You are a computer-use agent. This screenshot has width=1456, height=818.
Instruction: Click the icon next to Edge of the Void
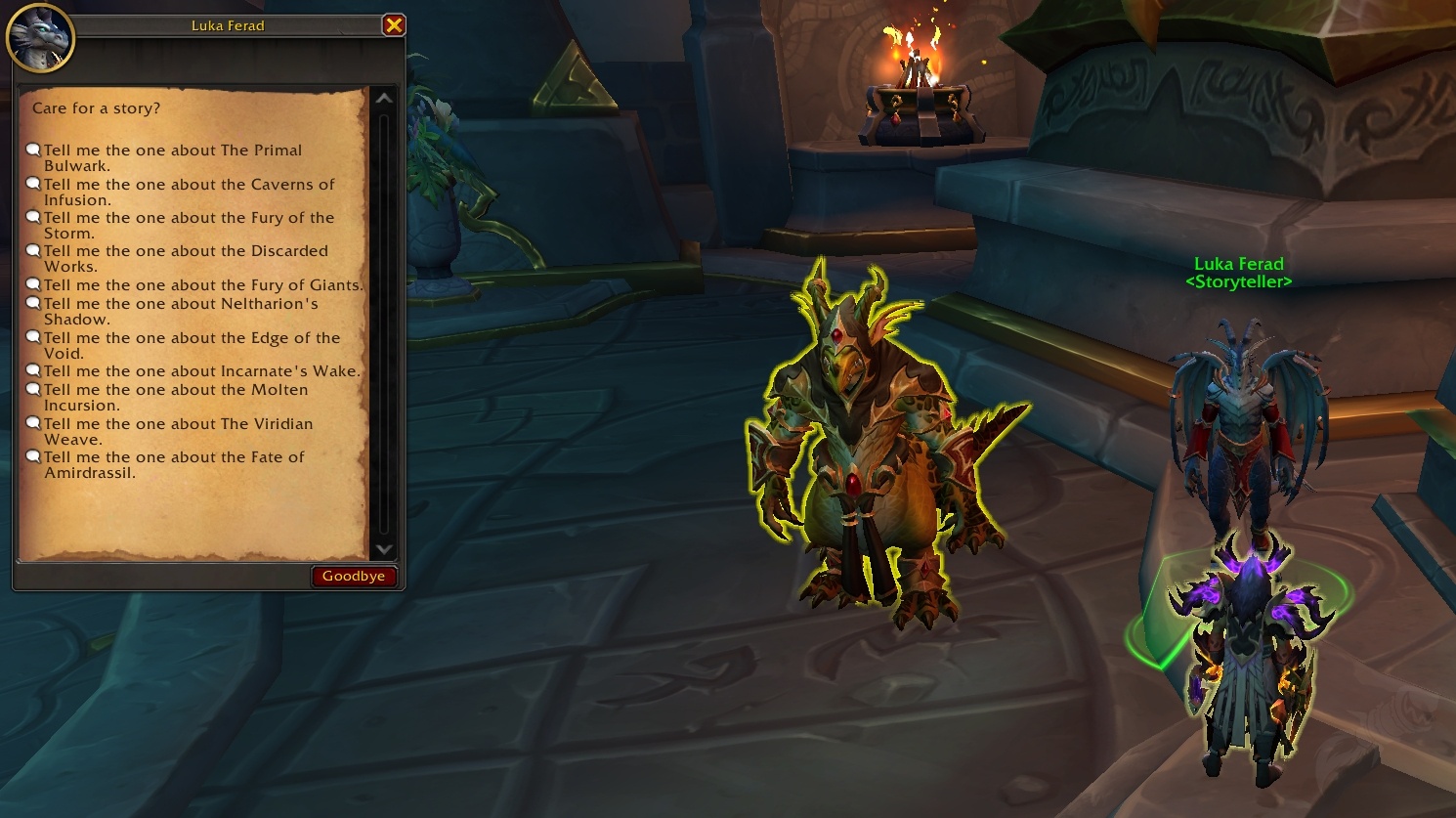pyautogui.click(x=34, y=336)
